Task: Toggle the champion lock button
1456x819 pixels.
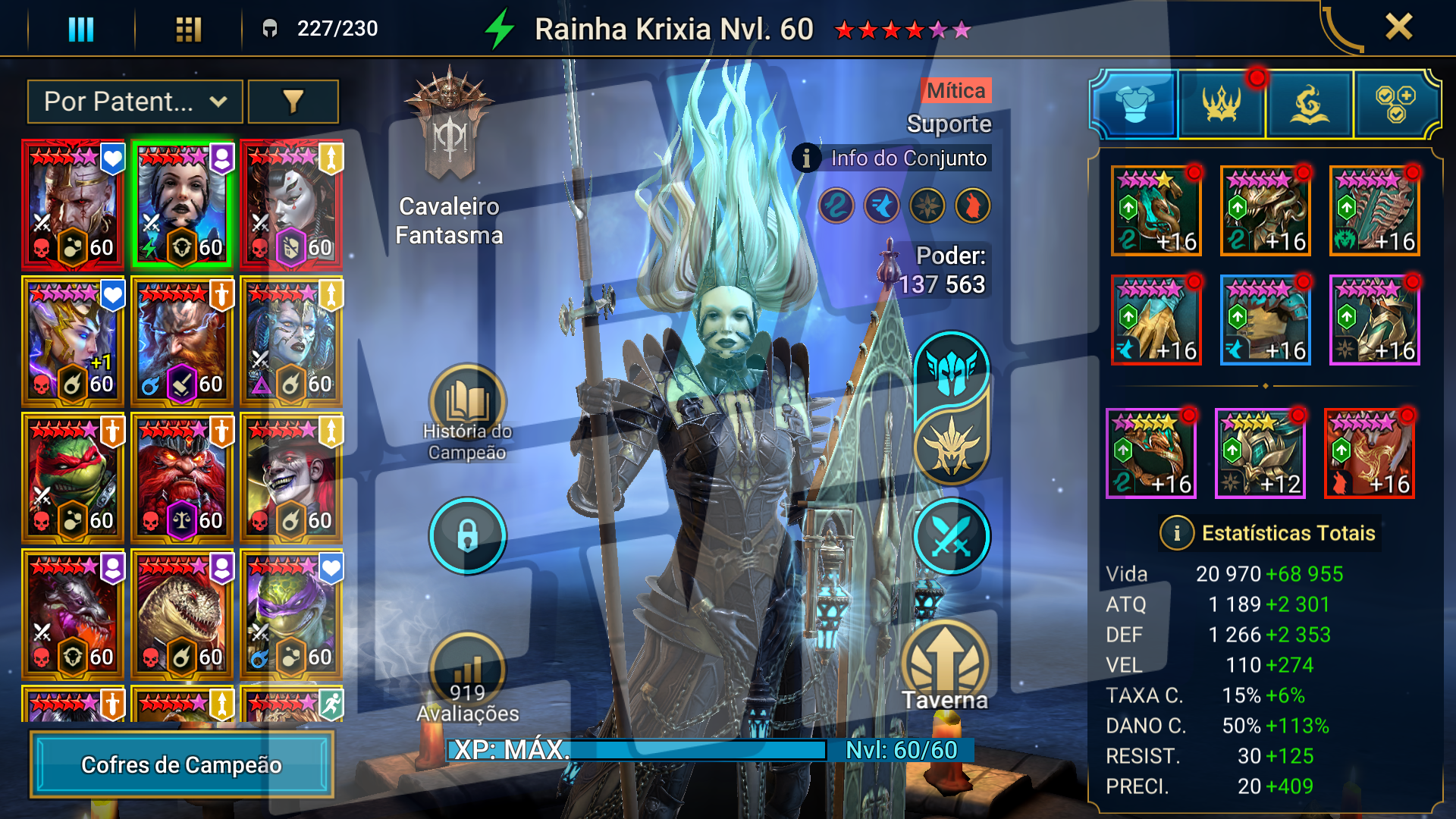Action: pyautogui.click(x=467, y=536)
